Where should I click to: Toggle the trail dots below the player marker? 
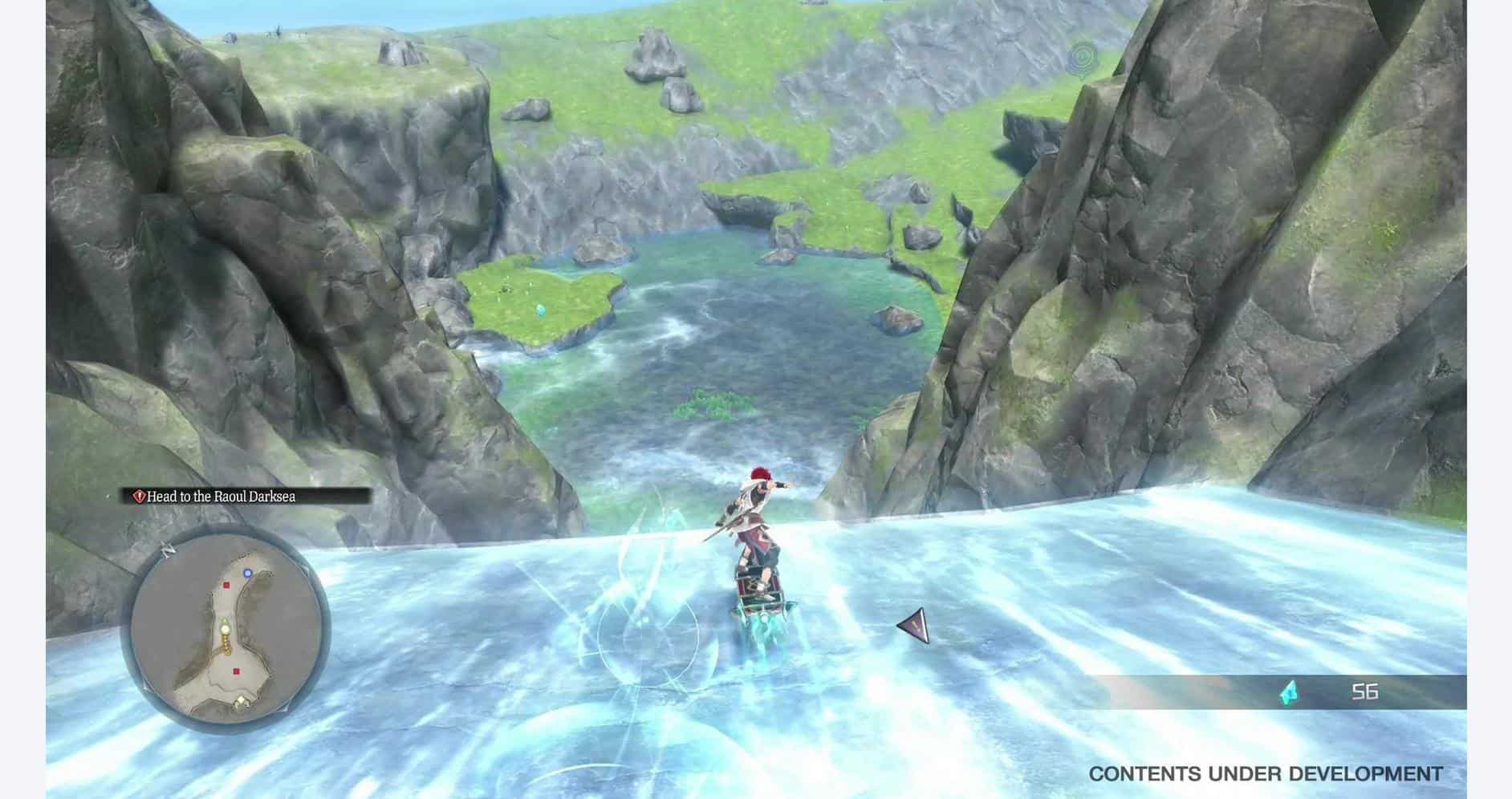pyautogui.click(x=226, y=644)
